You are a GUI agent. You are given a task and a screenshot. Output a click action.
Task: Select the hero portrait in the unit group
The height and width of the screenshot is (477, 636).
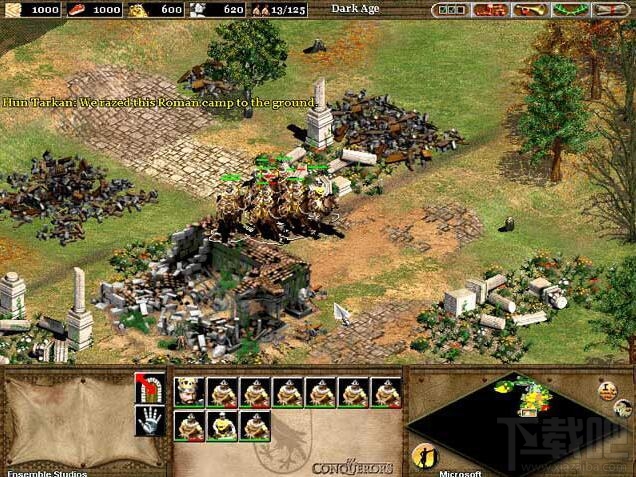pos(190,392)
